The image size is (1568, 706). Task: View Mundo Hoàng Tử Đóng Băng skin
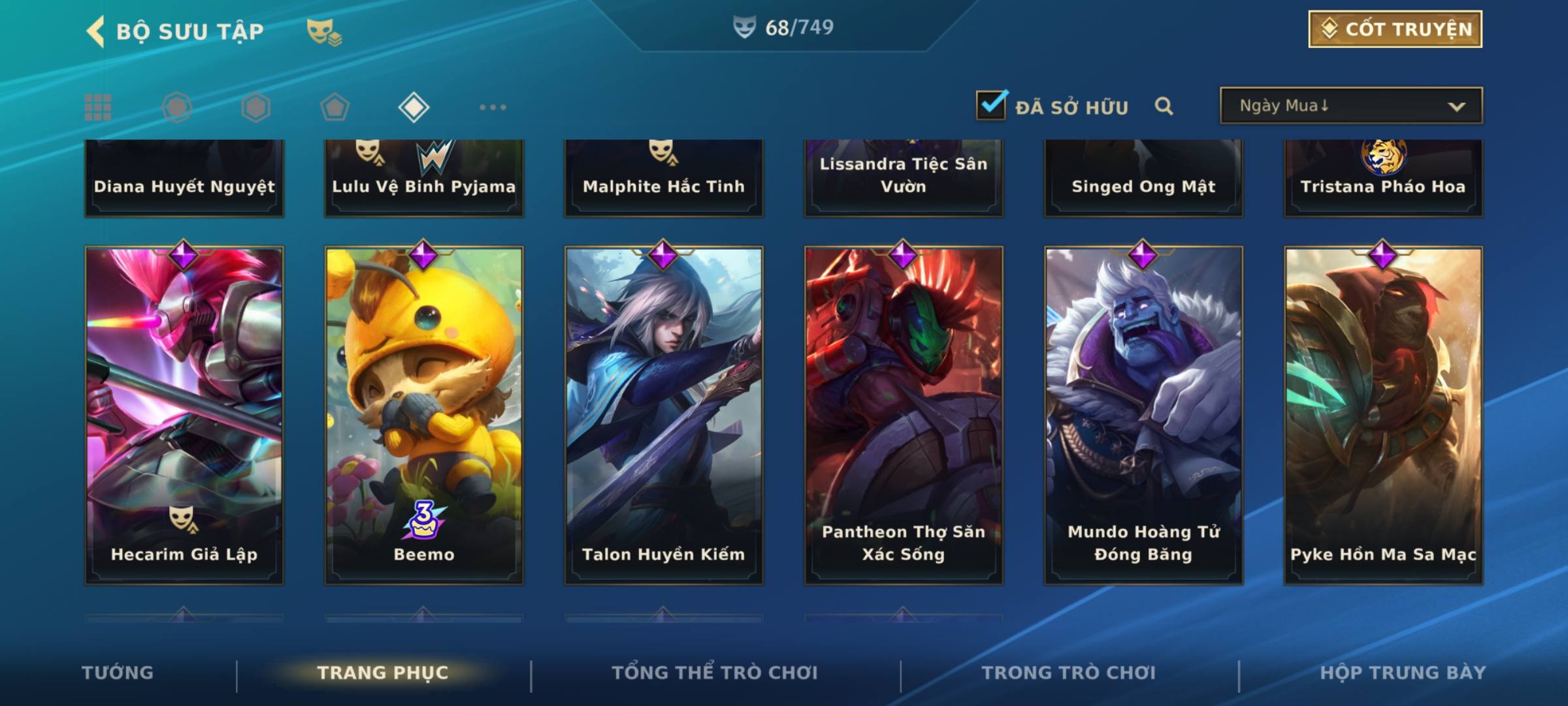click(x=1143, y=414)
